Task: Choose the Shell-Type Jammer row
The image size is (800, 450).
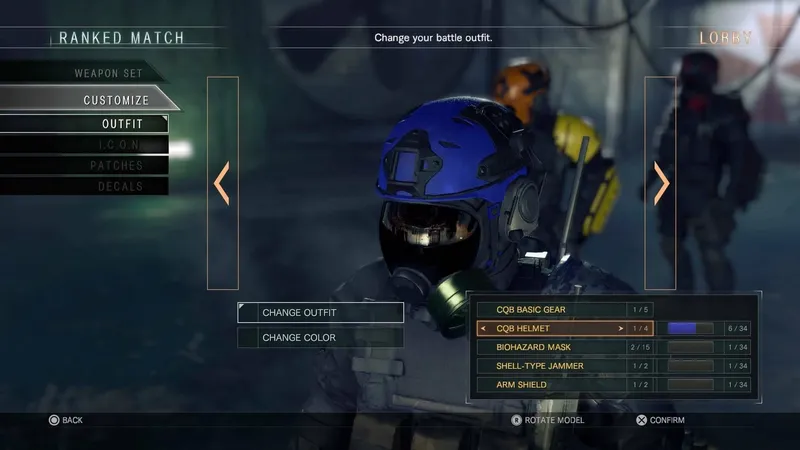Action: (x=551, y=366)
